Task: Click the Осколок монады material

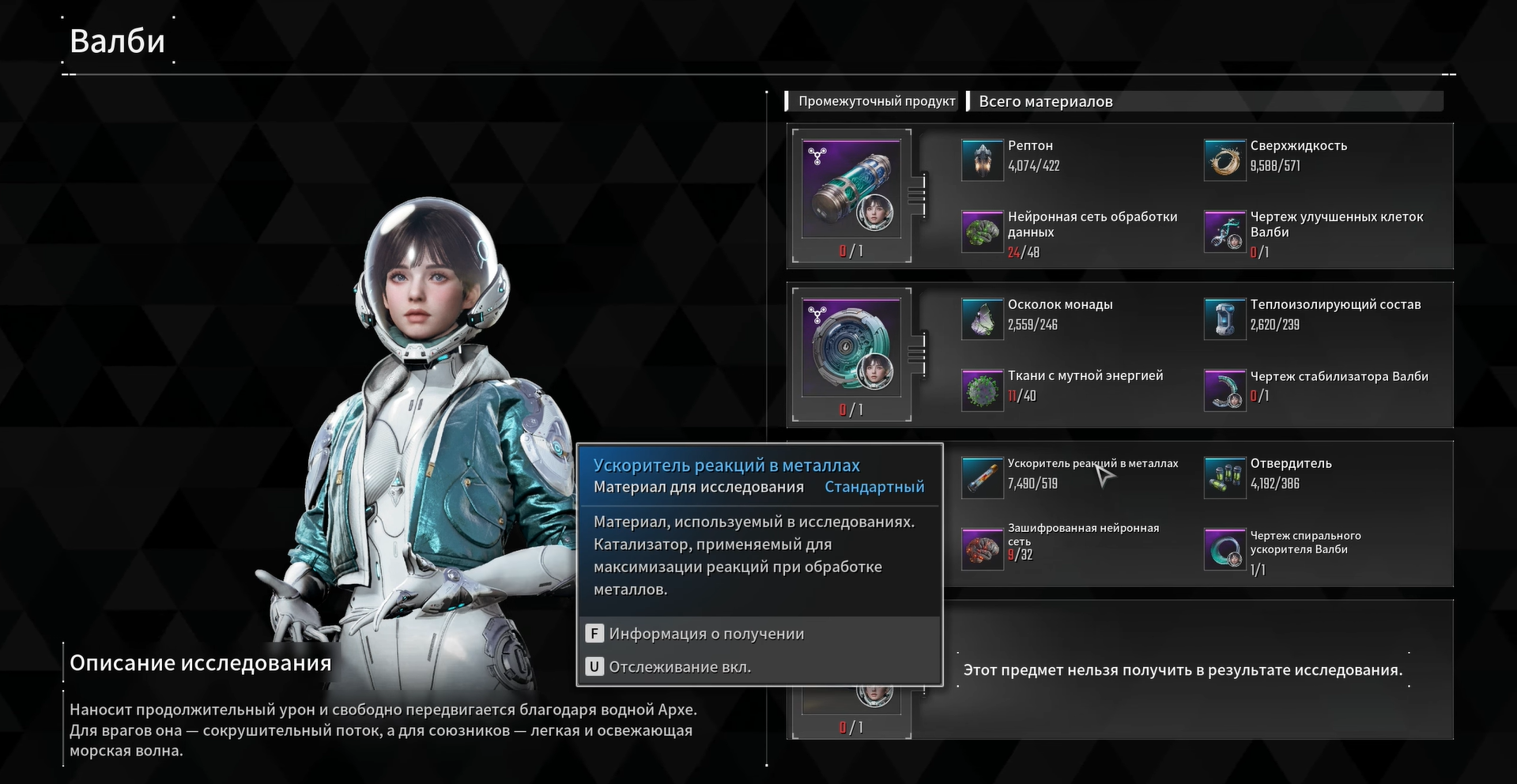Action: tap(982, 318)
